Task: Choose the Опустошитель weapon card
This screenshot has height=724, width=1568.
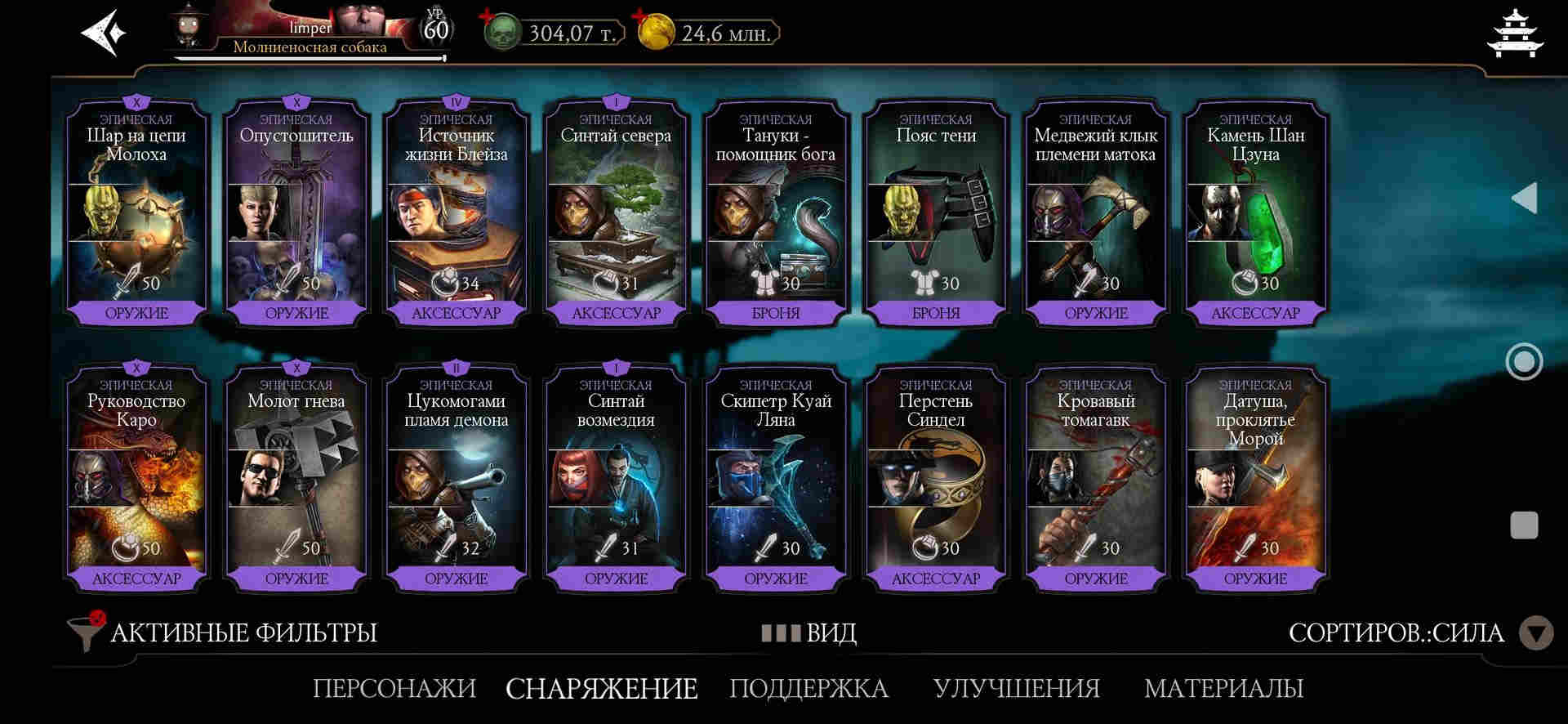Action: (x=296, y=214)
